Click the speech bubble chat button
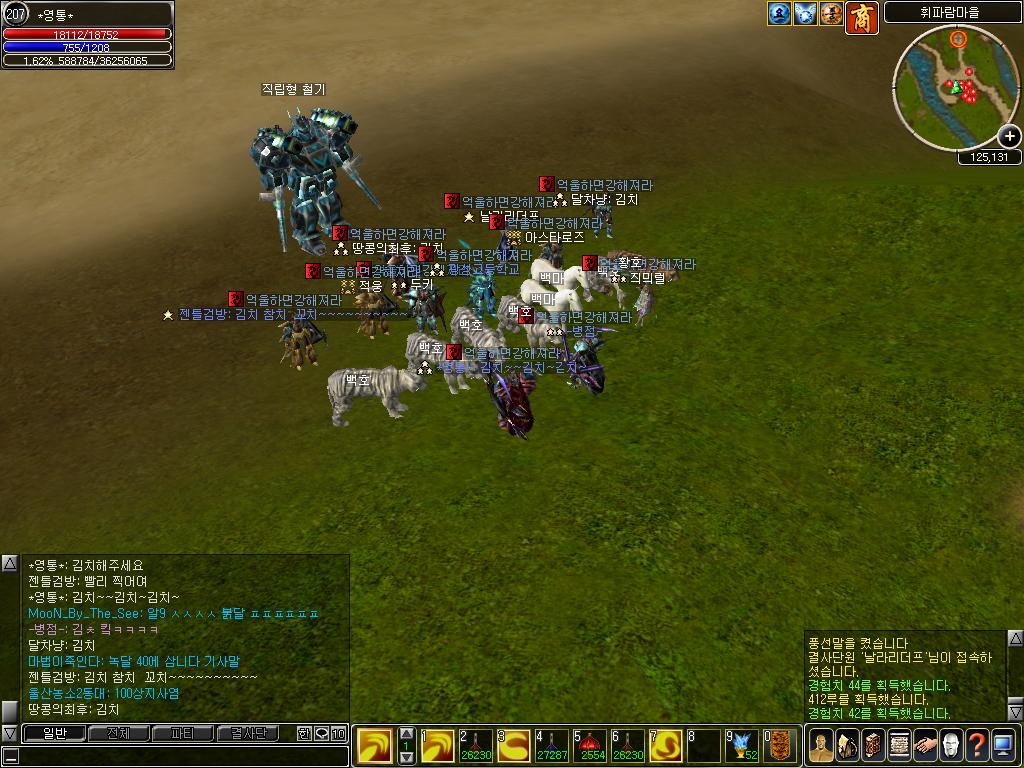The height and width of the screenshot is (768, 1024). (321, 733)
